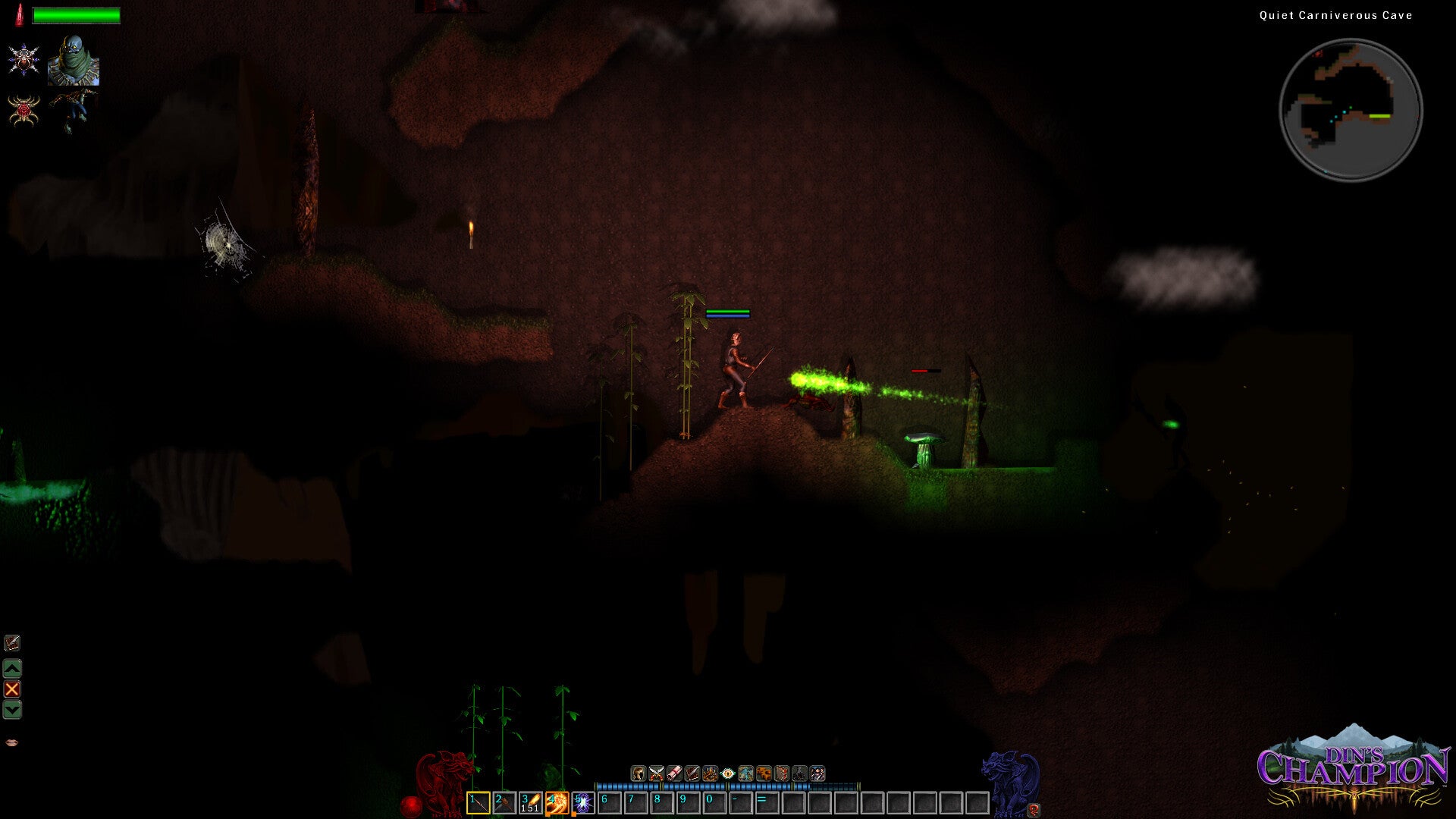This screenshot has width=1456, height=819.
Task: Click the green up arrow button
Action: [x=12, y=668]
